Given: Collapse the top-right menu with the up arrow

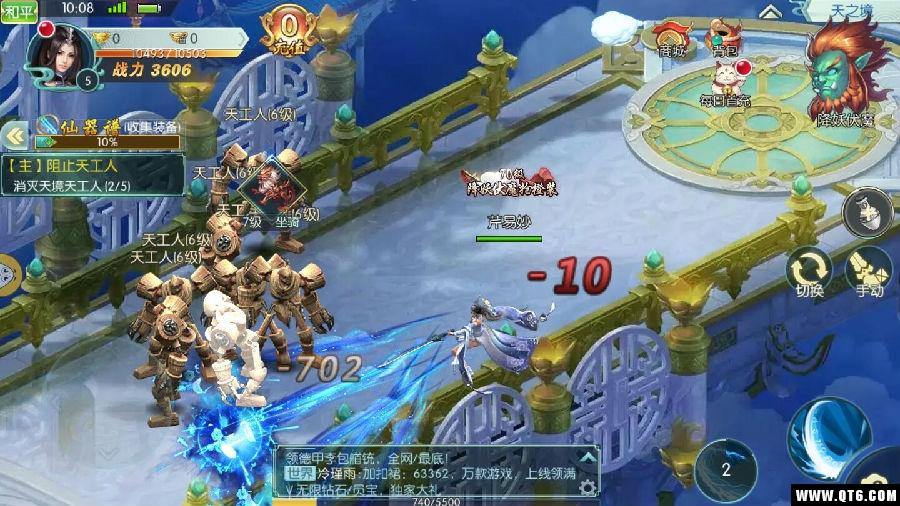Looking at the screenshot, I should (769, 11).
